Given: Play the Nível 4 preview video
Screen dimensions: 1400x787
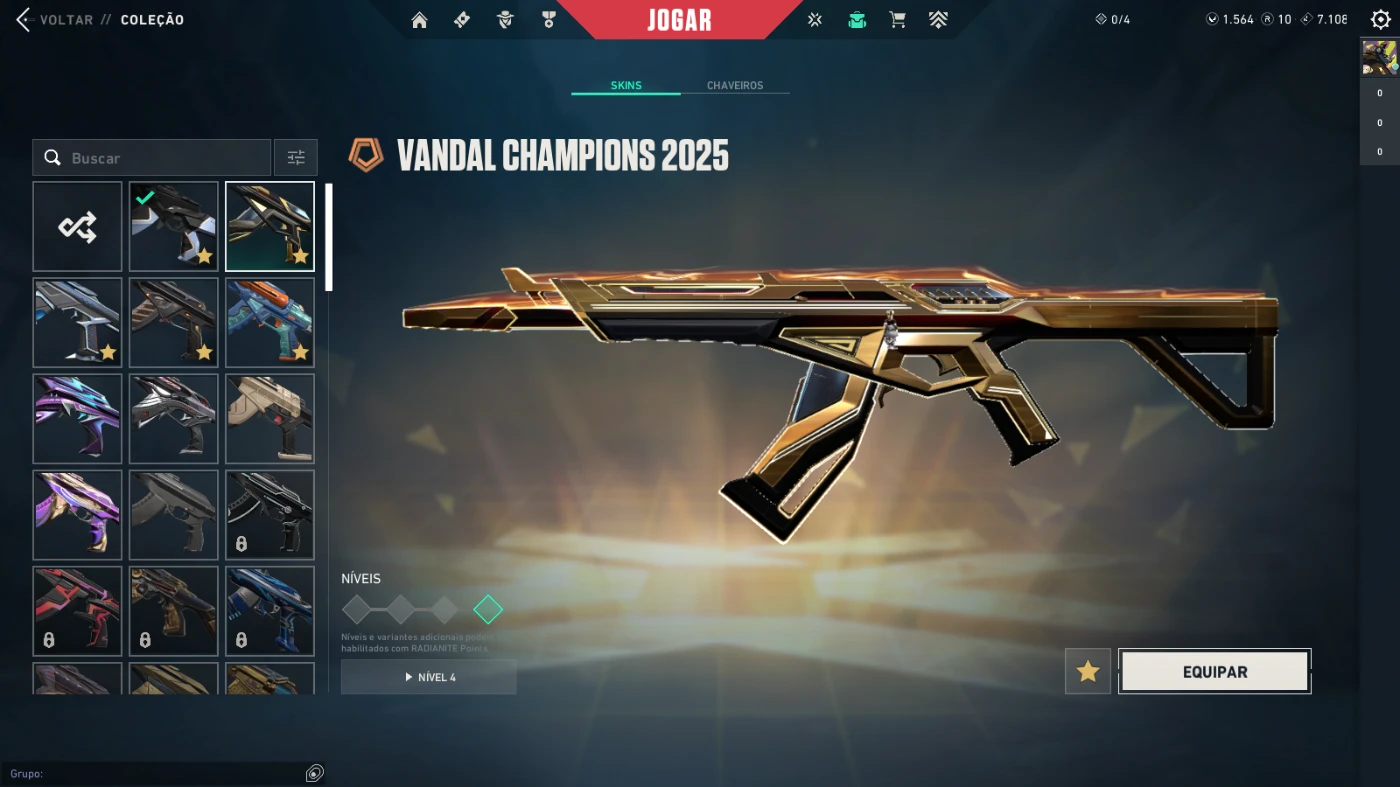Looking at the screenshot, I should click(429, 677).
